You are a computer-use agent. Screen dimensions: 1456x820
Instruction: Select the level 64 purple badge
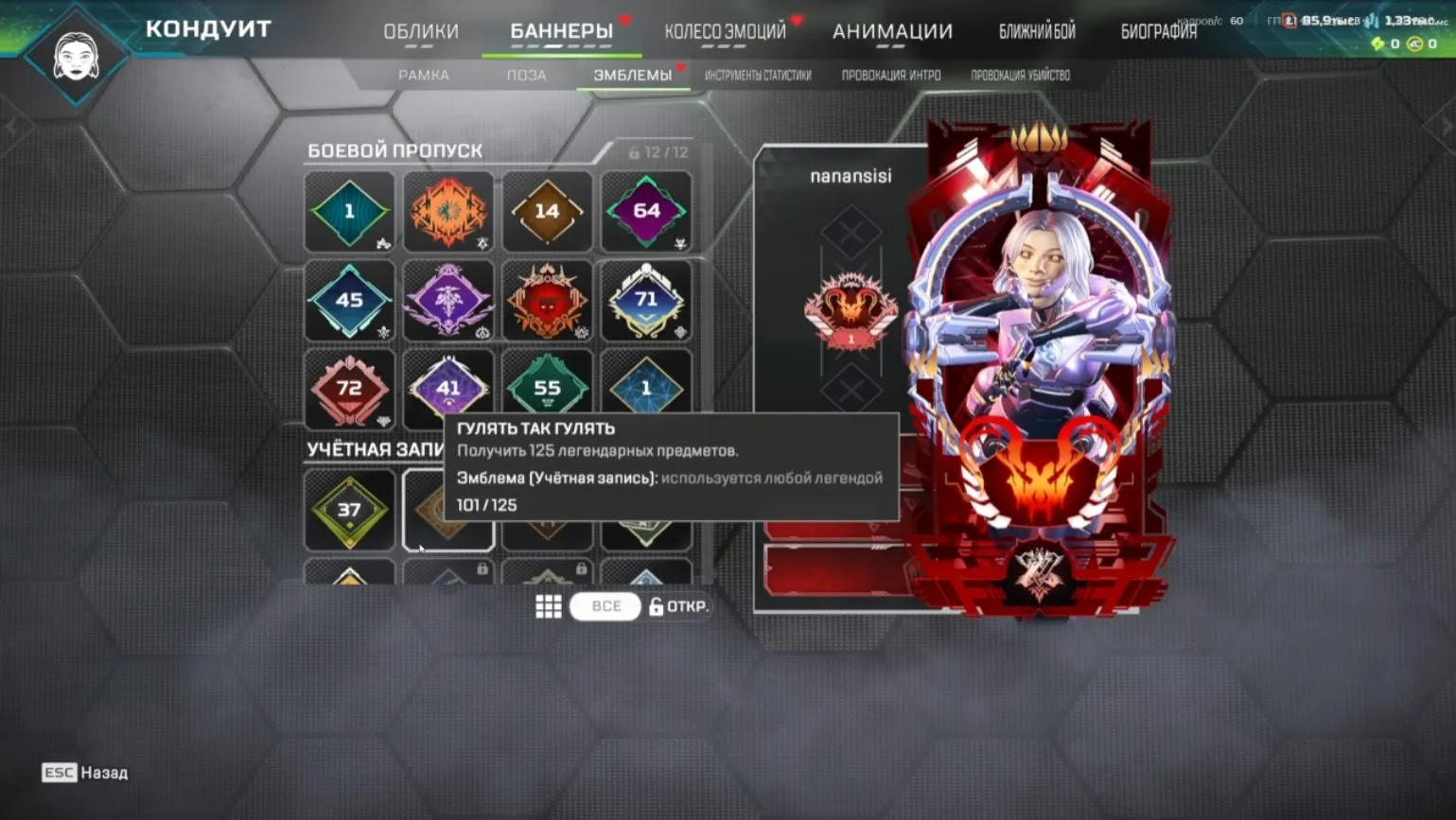click(647, 211)
